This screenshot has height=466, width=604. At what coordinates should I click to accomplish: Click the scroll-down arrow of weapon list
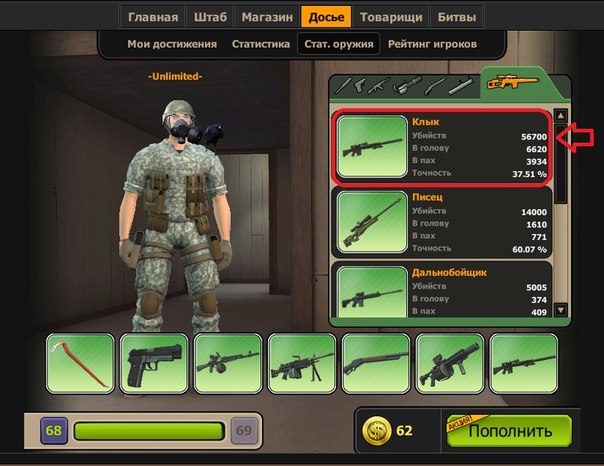pos(561,311)
